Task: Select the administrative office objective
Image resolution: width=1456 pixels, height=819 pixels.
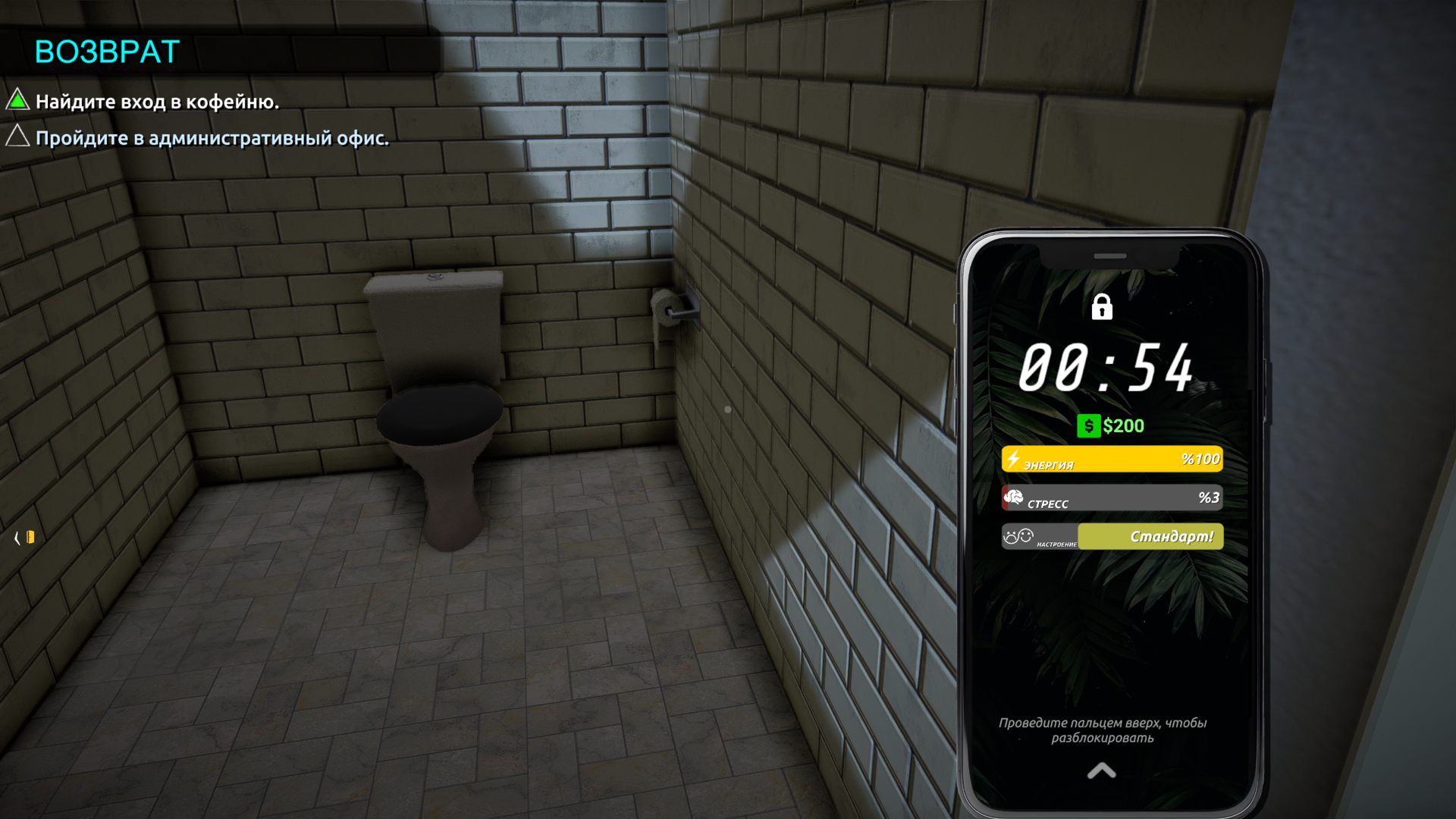Action: pyautogui.click(x=212, y=138)
